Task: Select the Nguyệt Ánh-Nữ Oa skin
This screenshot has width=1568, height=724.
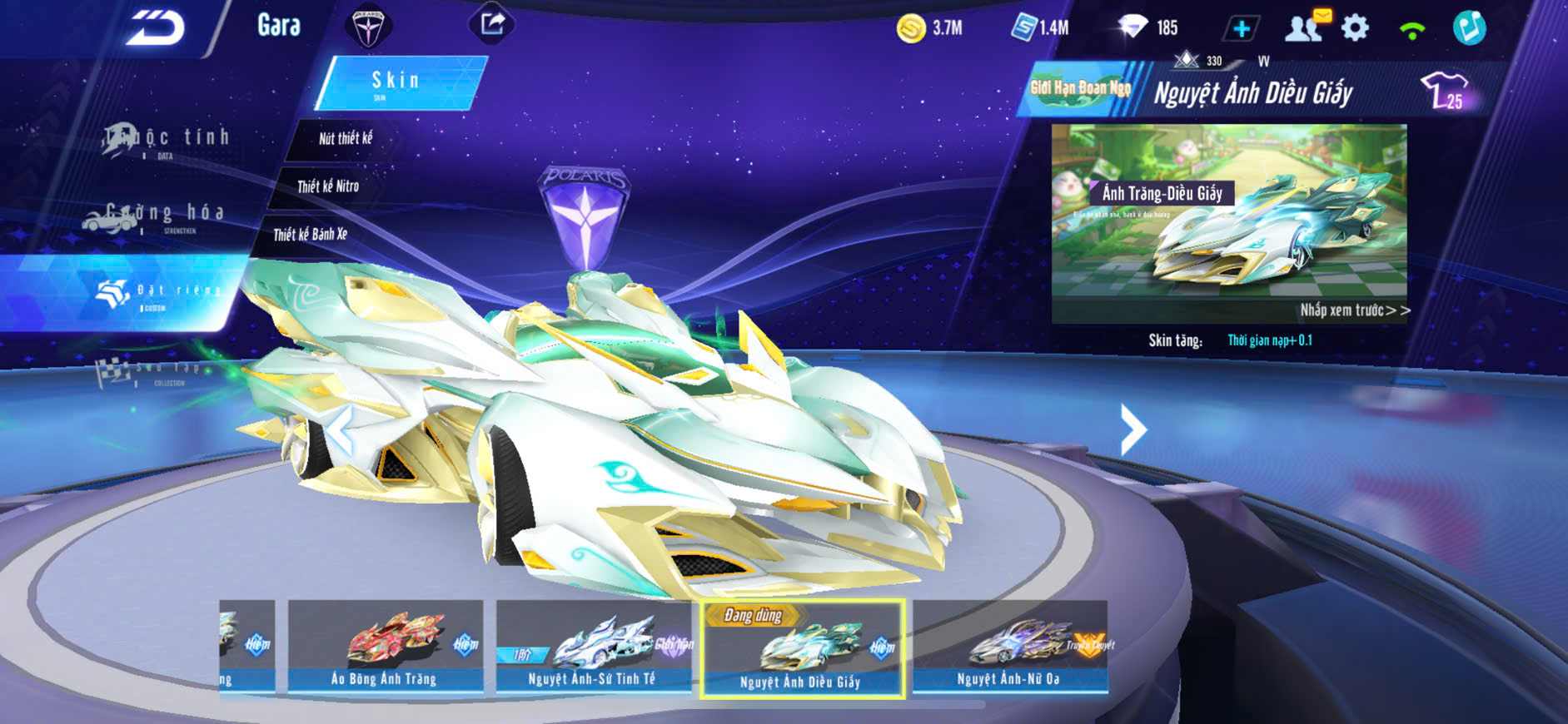Action: coord(1009,647)
